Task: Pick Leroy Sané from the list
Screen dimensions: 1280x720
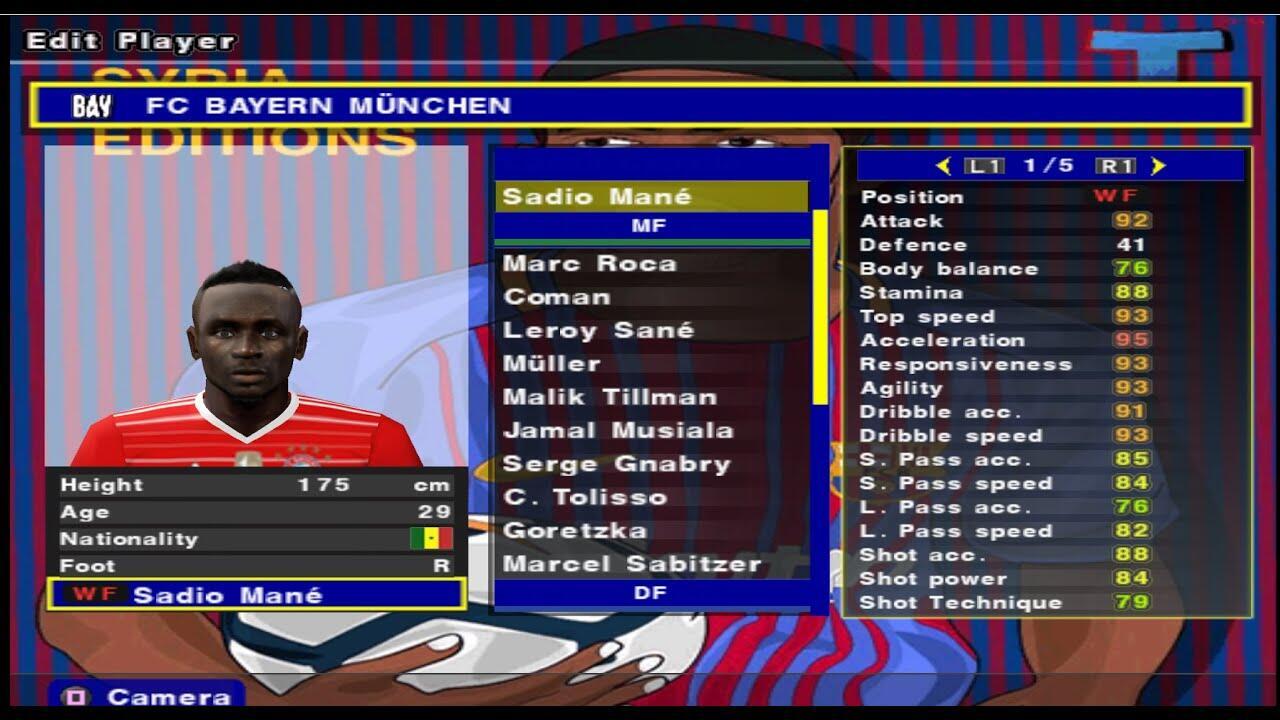Action: click(x=598, y=330)
